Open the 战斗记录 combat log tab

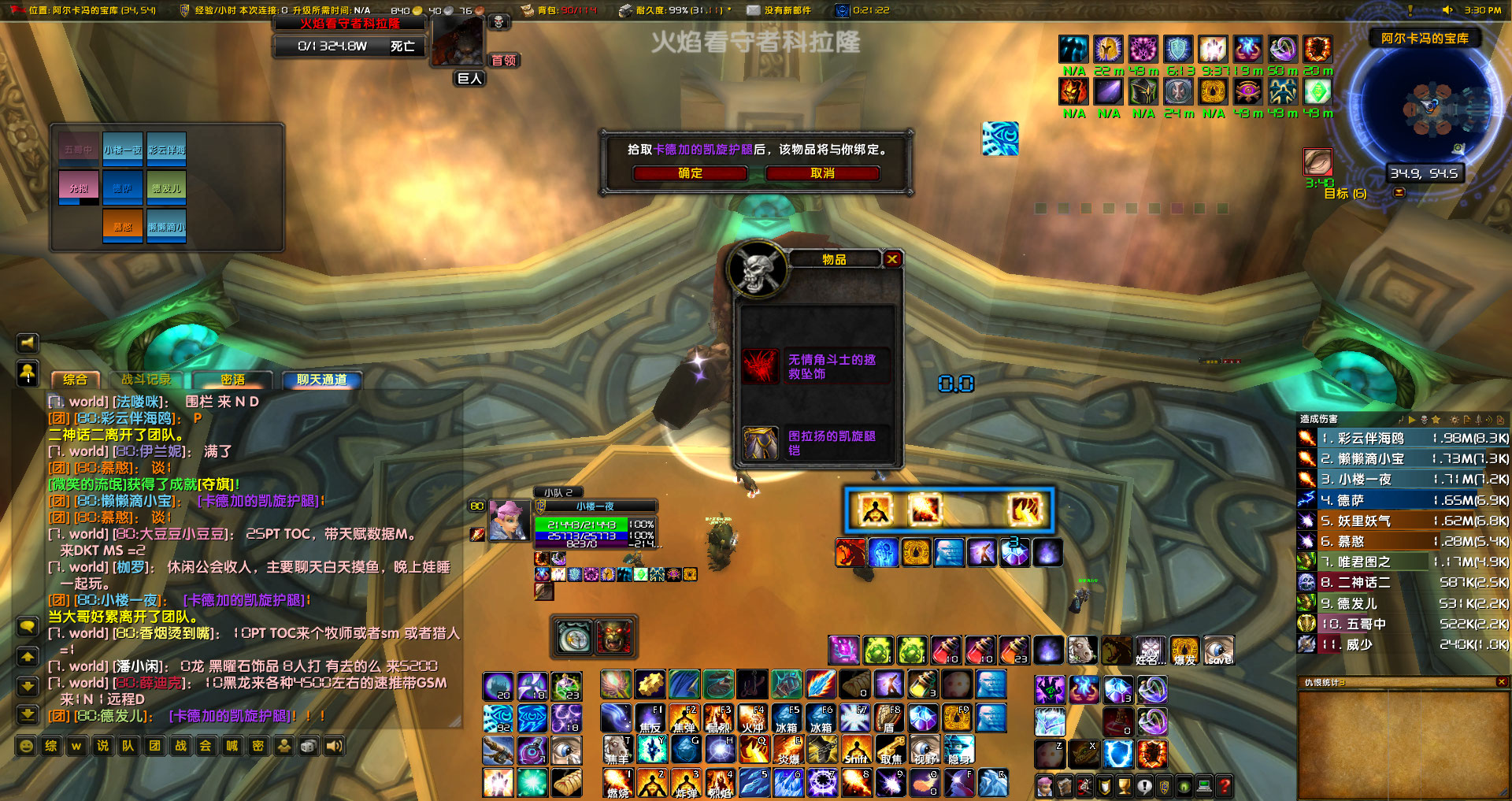pyautogui.click(x=146, y=380)
